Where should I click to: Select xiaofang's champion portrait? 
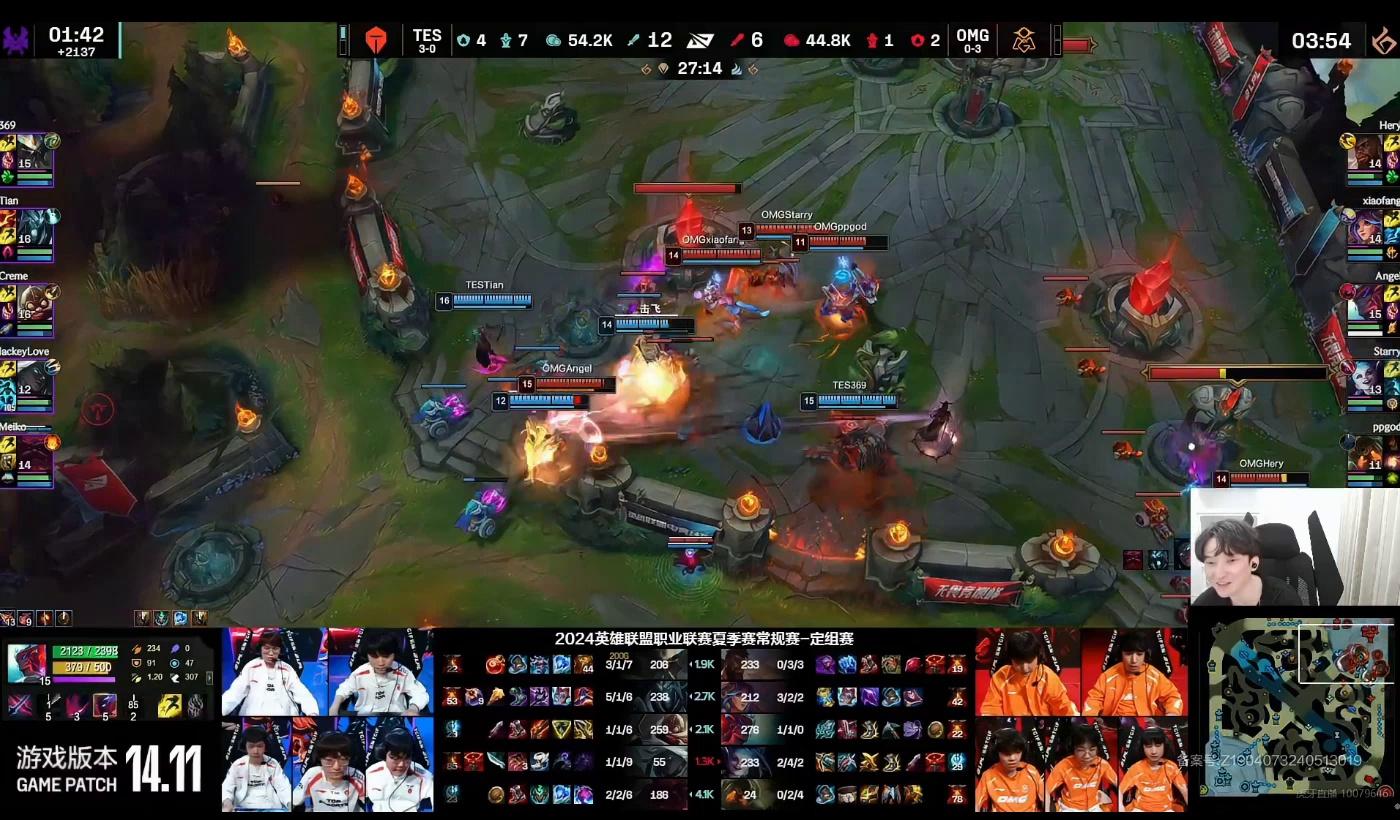point(1365,227)
